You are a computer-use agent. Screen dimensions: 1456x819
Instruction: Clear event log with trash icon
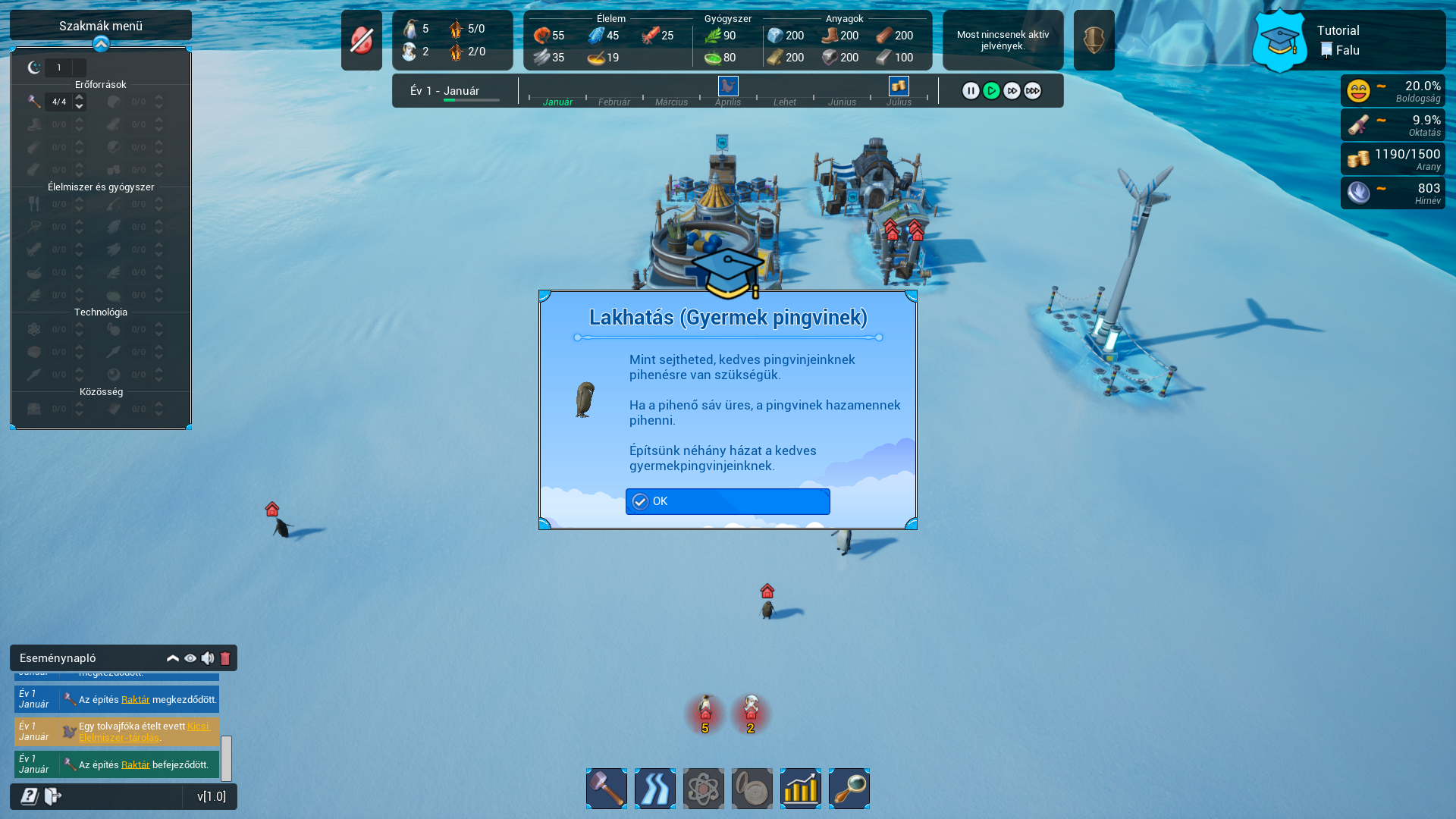[225, 658]
